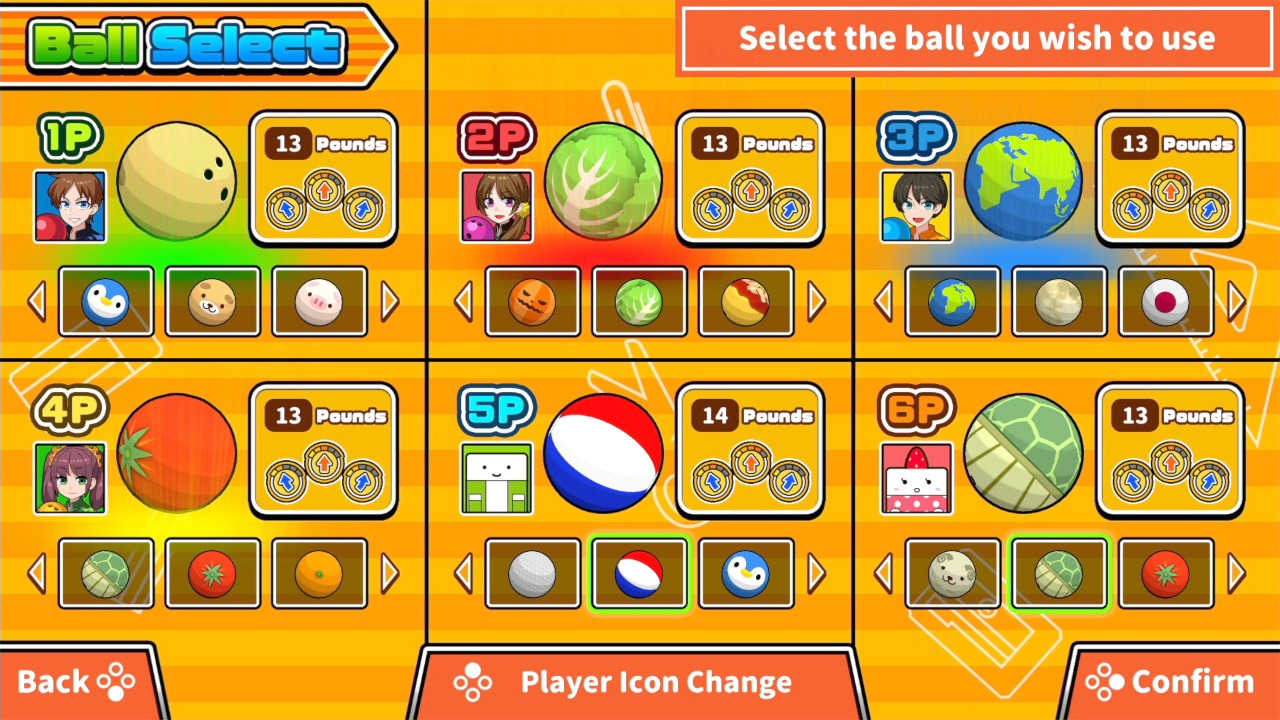Pick the turtle ball for player 4

click(x=107, y=573)
